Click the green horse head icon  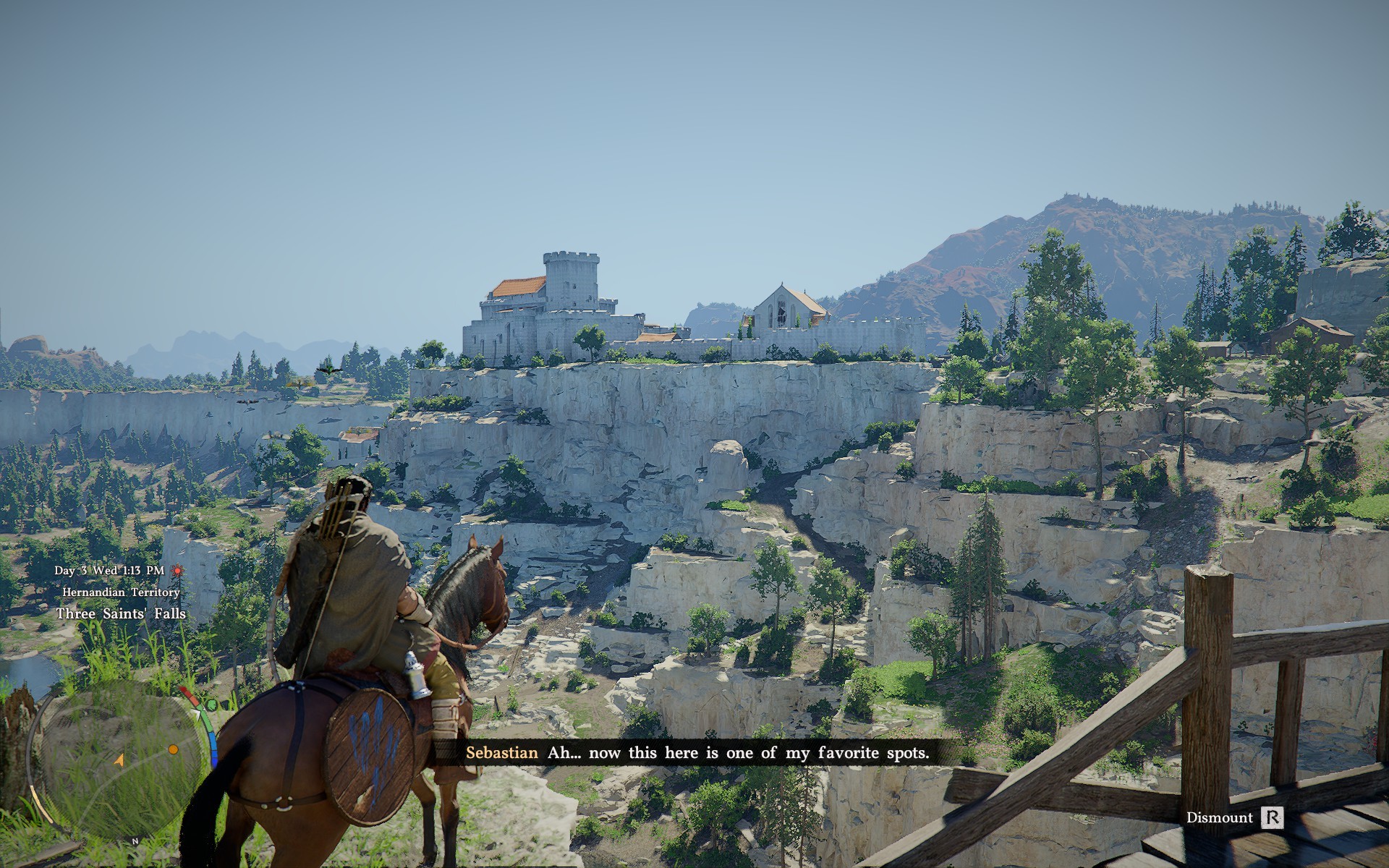[211, 704]
